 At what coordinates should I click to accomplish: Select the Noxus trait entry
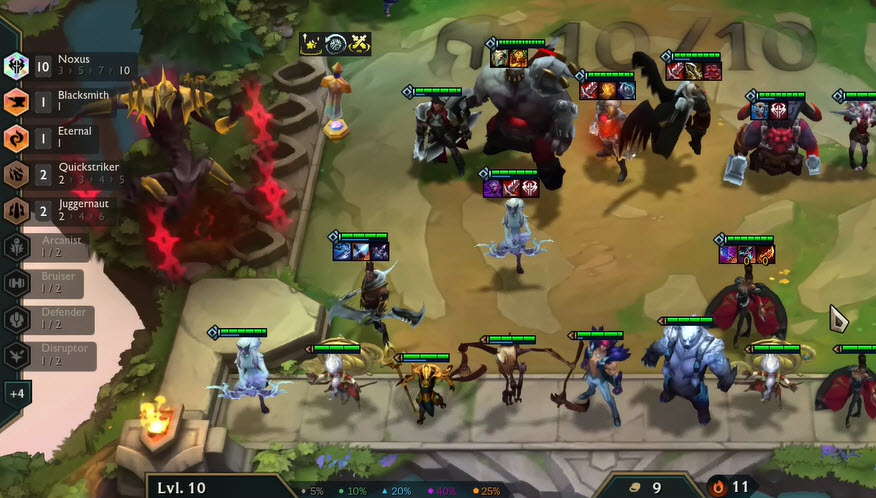60,66
